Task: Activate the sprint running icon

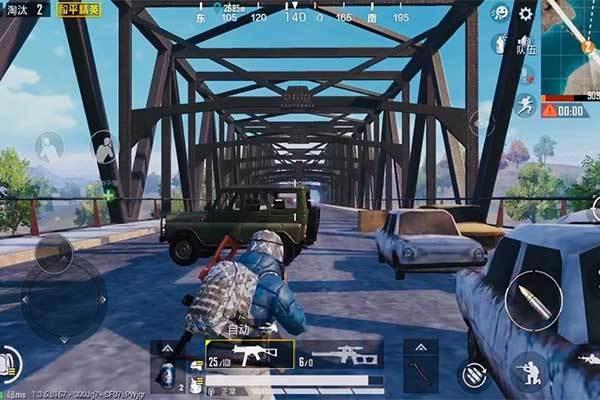Action: [x=526, y=105]
